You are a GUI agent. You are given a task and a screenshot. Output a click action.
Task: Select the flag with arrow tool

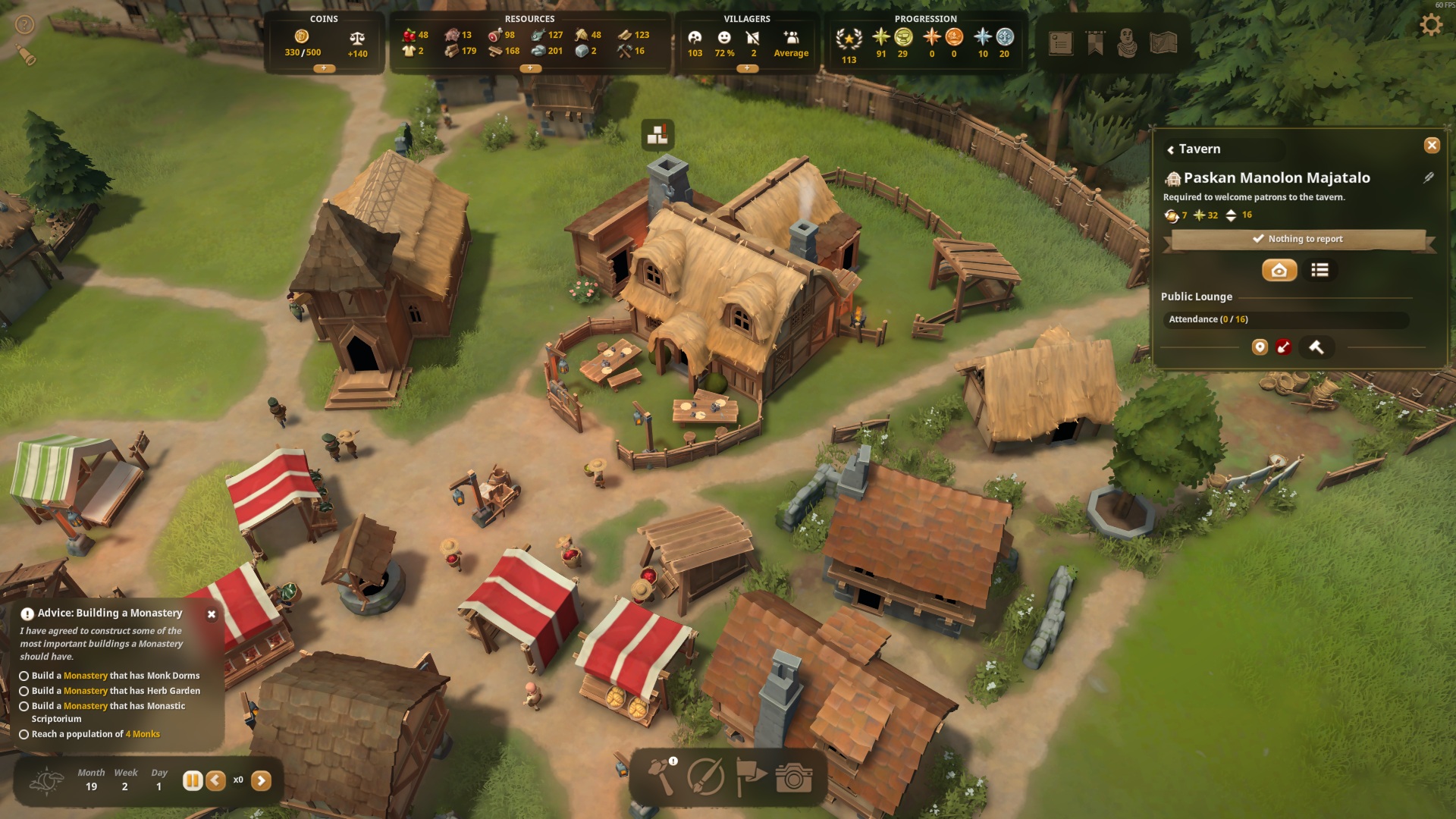pyautogui.click(x=751, y=777)
